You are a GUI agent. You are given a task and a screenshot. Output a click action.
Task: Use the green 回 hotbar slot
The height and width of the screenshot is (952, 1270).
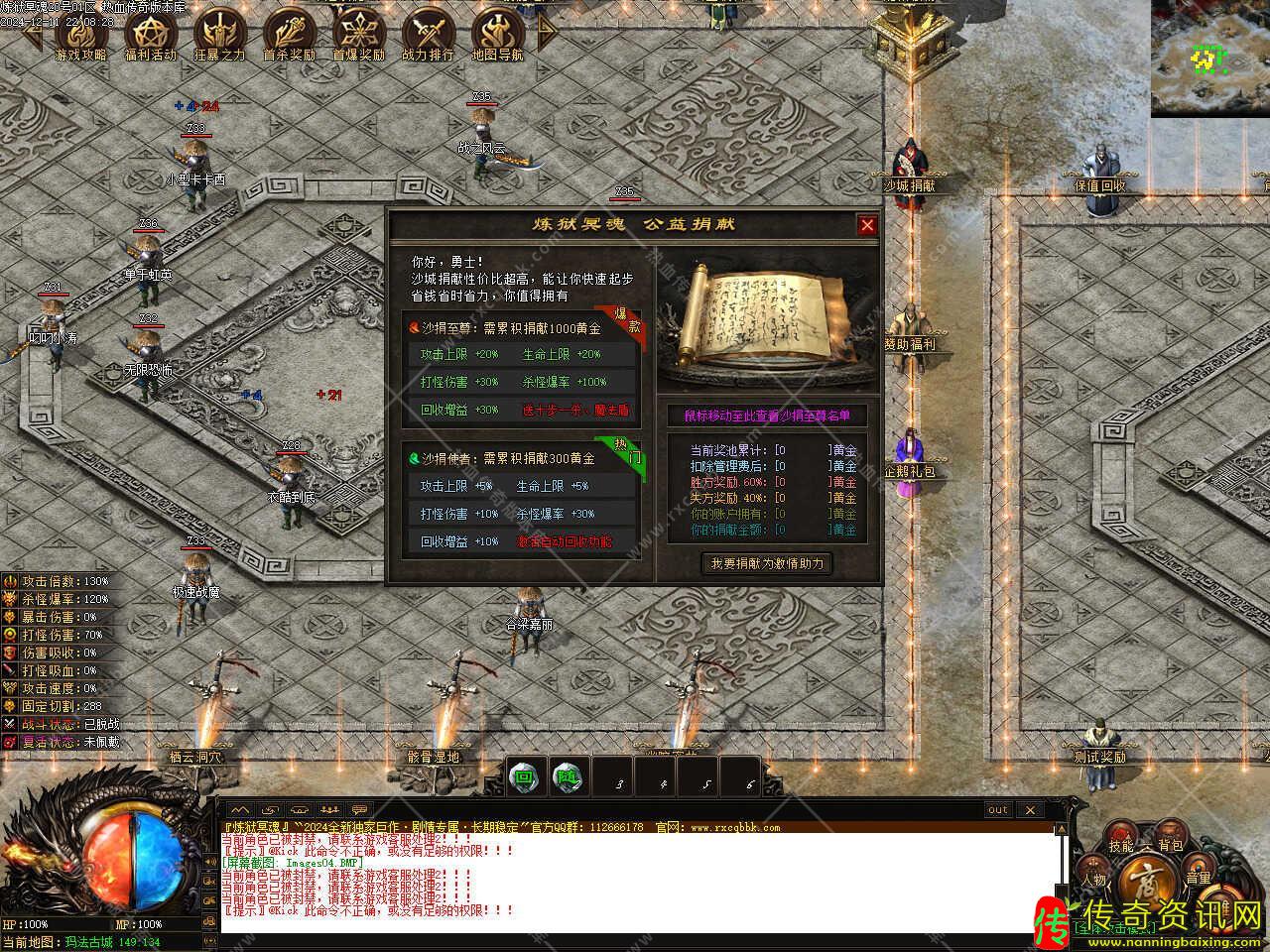[524, 777]
